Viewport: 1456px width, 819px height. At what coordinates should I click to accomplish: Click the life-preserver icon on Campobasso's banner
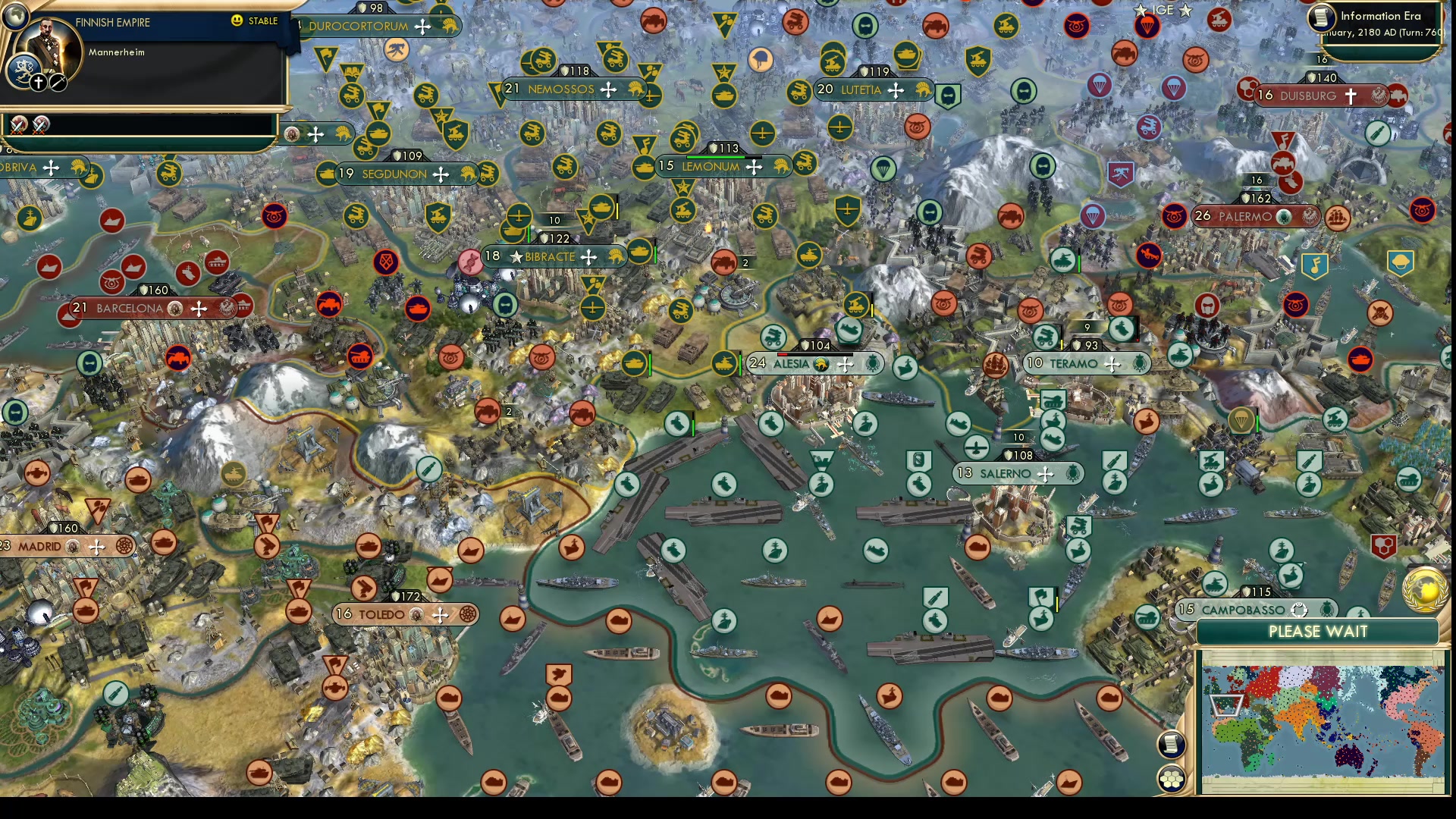tap(1298, 610)
